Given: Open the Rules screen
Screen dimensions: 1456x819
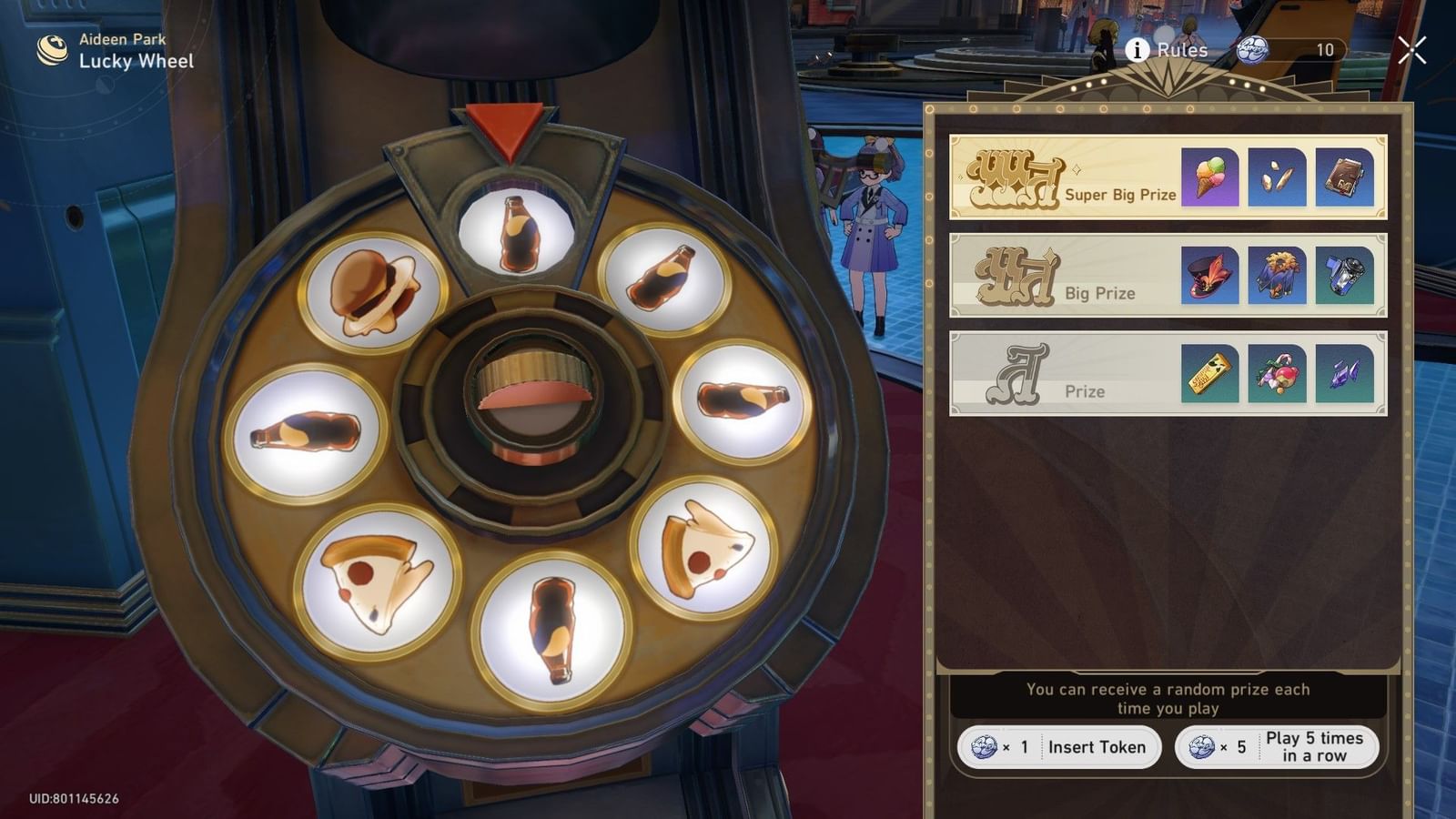Looking at the screenshot, I should pos(1181,50).
